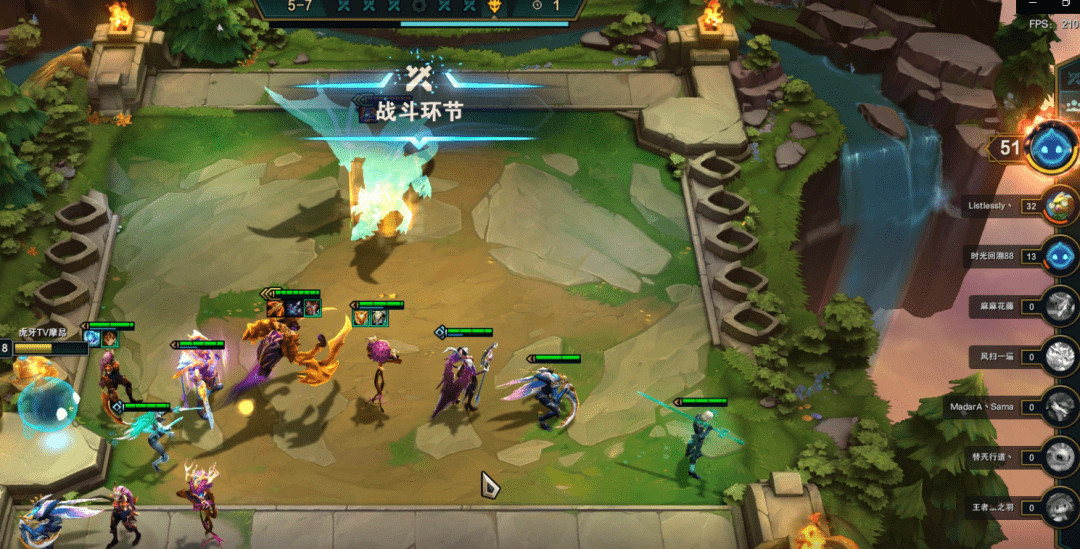Select the gear-shaped round marker in stage tracker

coord(420,6)
